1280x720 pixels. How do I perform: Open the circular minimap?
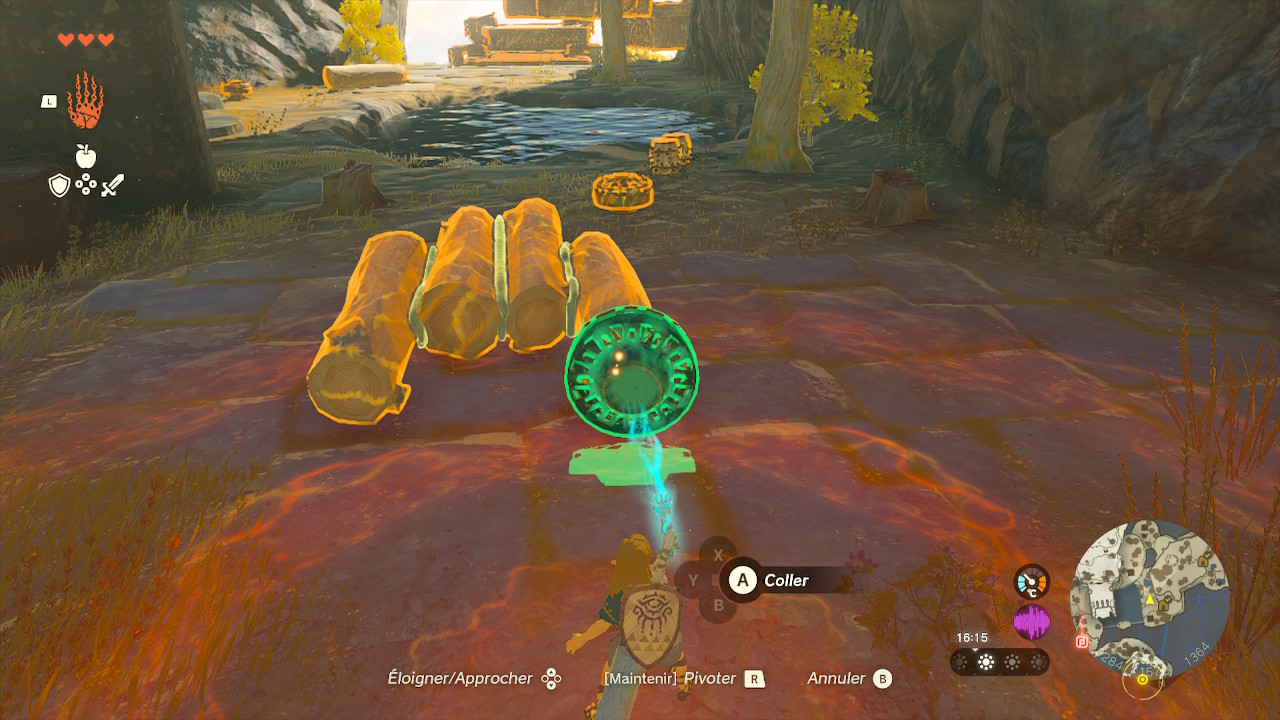click(1150, 598)
